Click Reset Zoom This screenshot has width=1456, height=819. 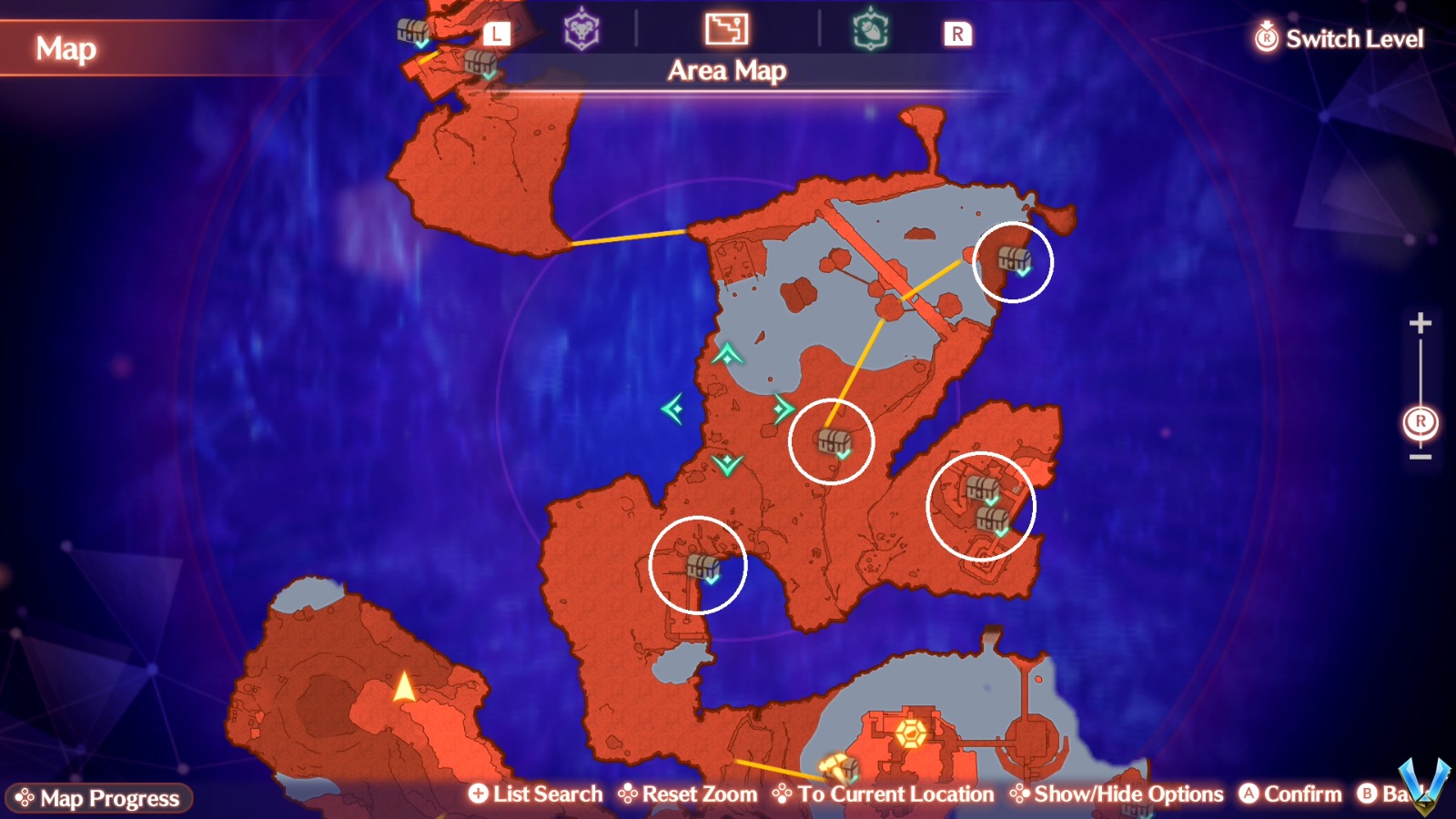point(691,793)
